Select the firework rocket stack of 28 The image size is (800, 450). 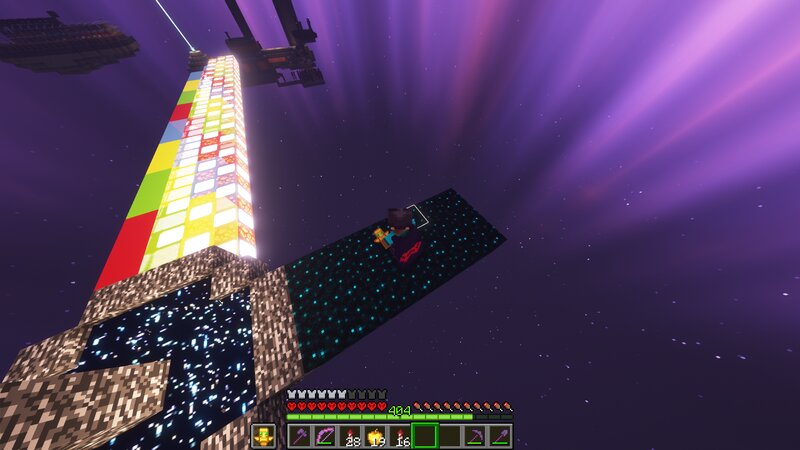click(349, 436)
